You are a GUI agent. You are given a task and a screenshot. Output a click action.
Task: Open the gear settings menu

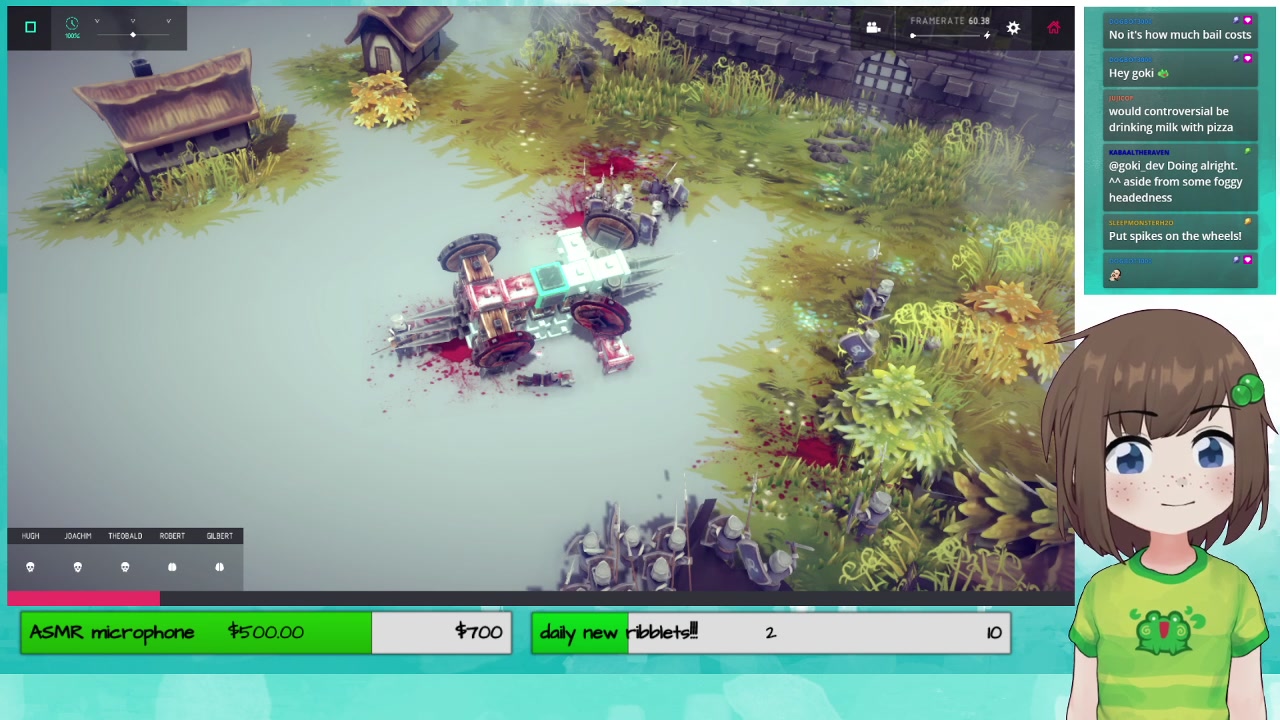click(x=1013, y=28)
